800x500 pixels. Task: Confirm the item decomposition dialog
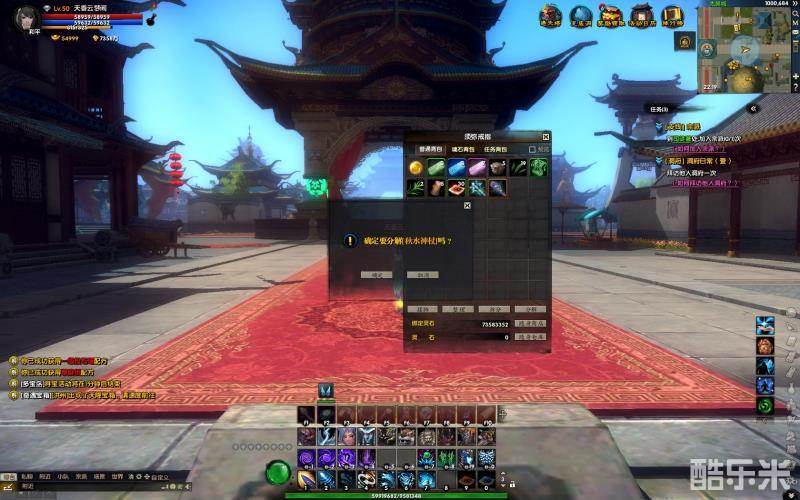pyautogui.click(x=377, y=274)
